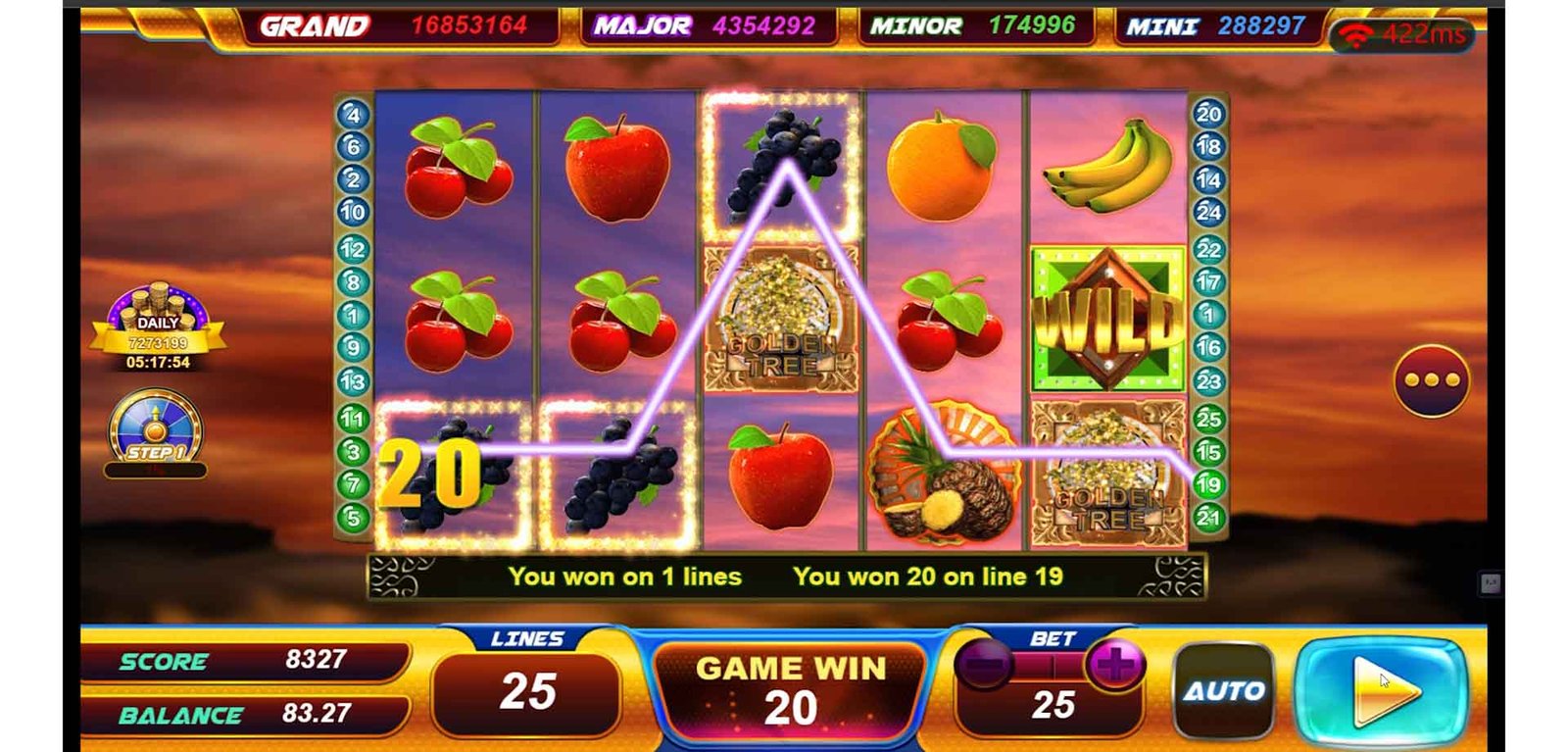The width and height of the screenshot is (1568, 752).
Task: Decrease the bet with the minus button
Action: (x=984, y=666)
